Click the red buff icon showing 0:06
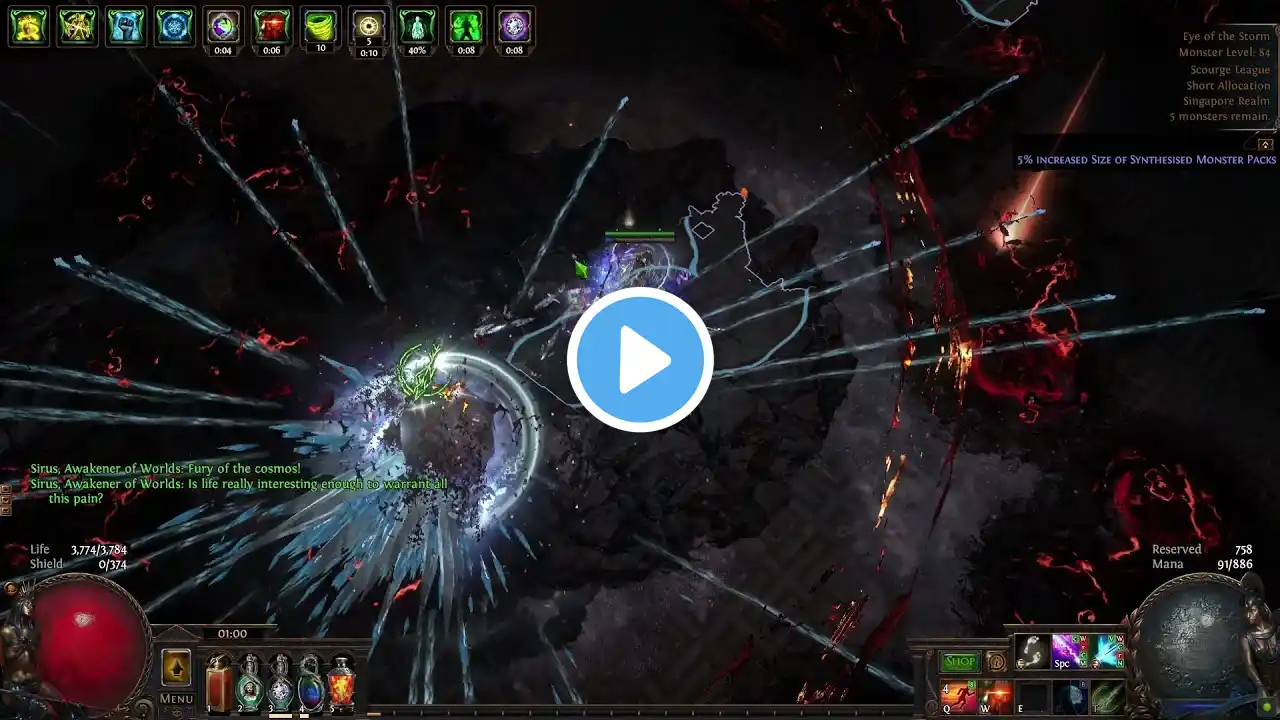 tap(272, 27)
